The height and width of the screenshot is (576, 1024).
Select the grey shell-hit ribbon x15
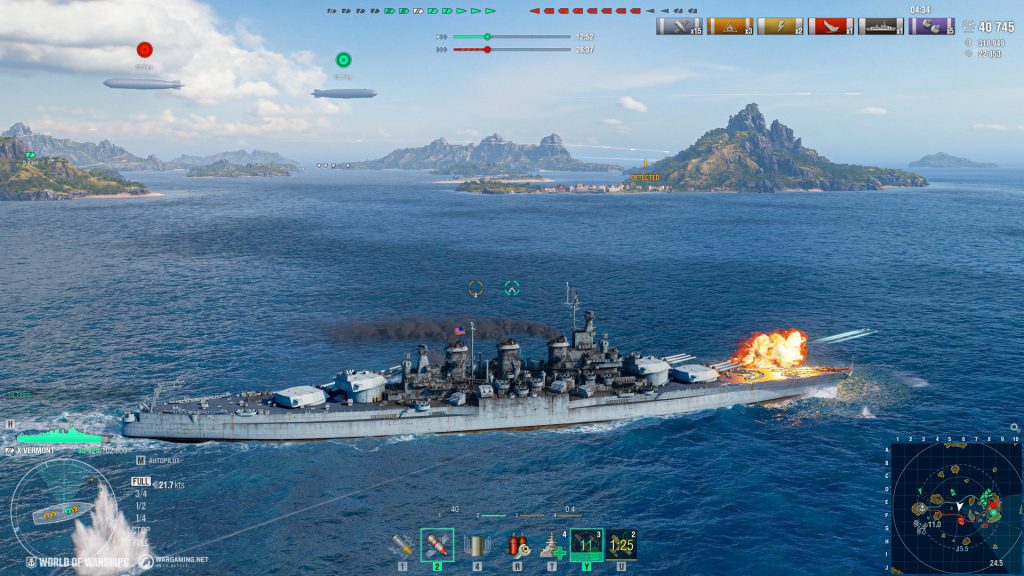tap(679, 26)
